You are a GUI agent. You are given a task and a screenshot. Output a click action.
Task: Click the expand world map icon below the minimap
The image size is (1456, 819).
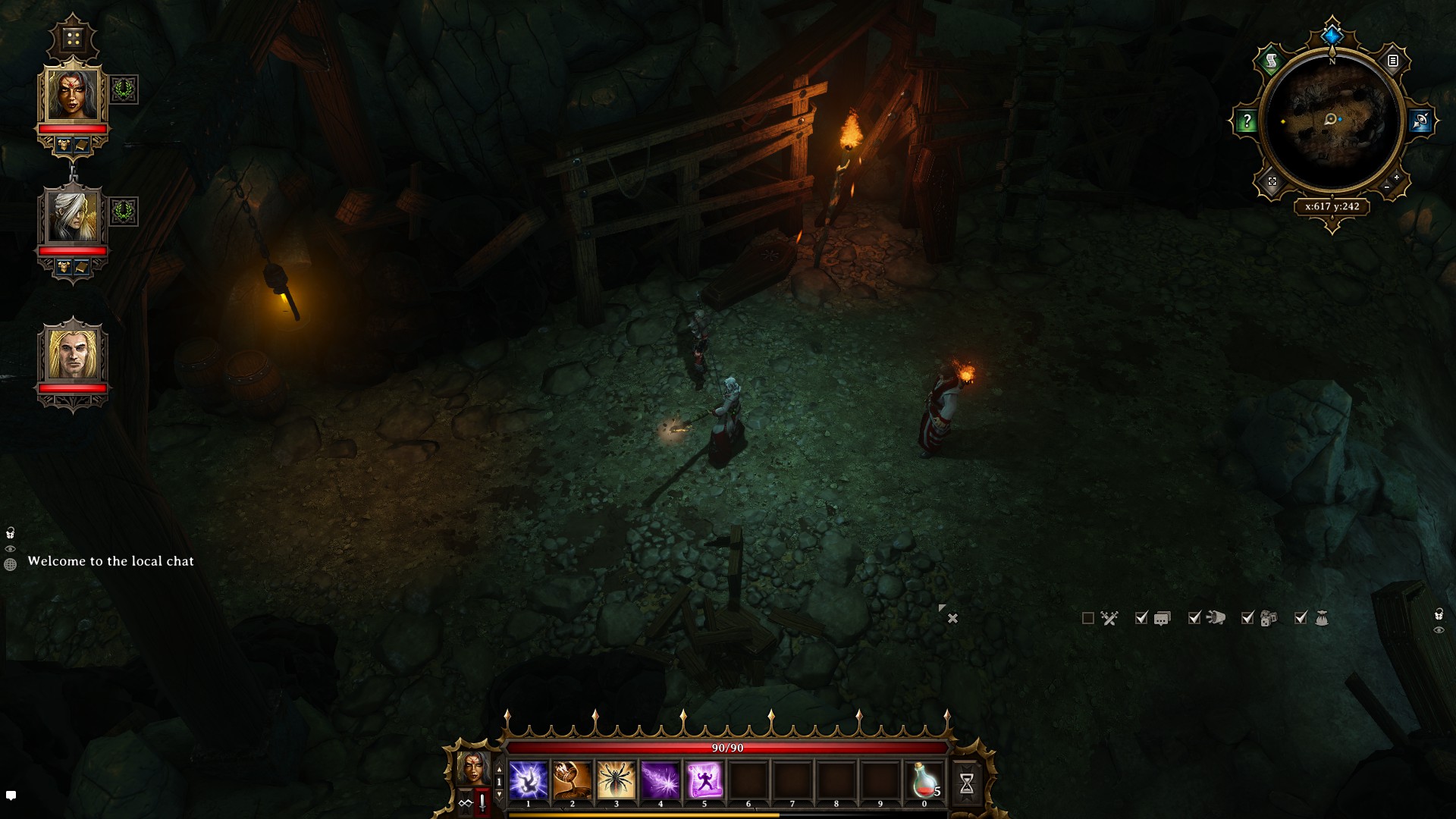1272,180
